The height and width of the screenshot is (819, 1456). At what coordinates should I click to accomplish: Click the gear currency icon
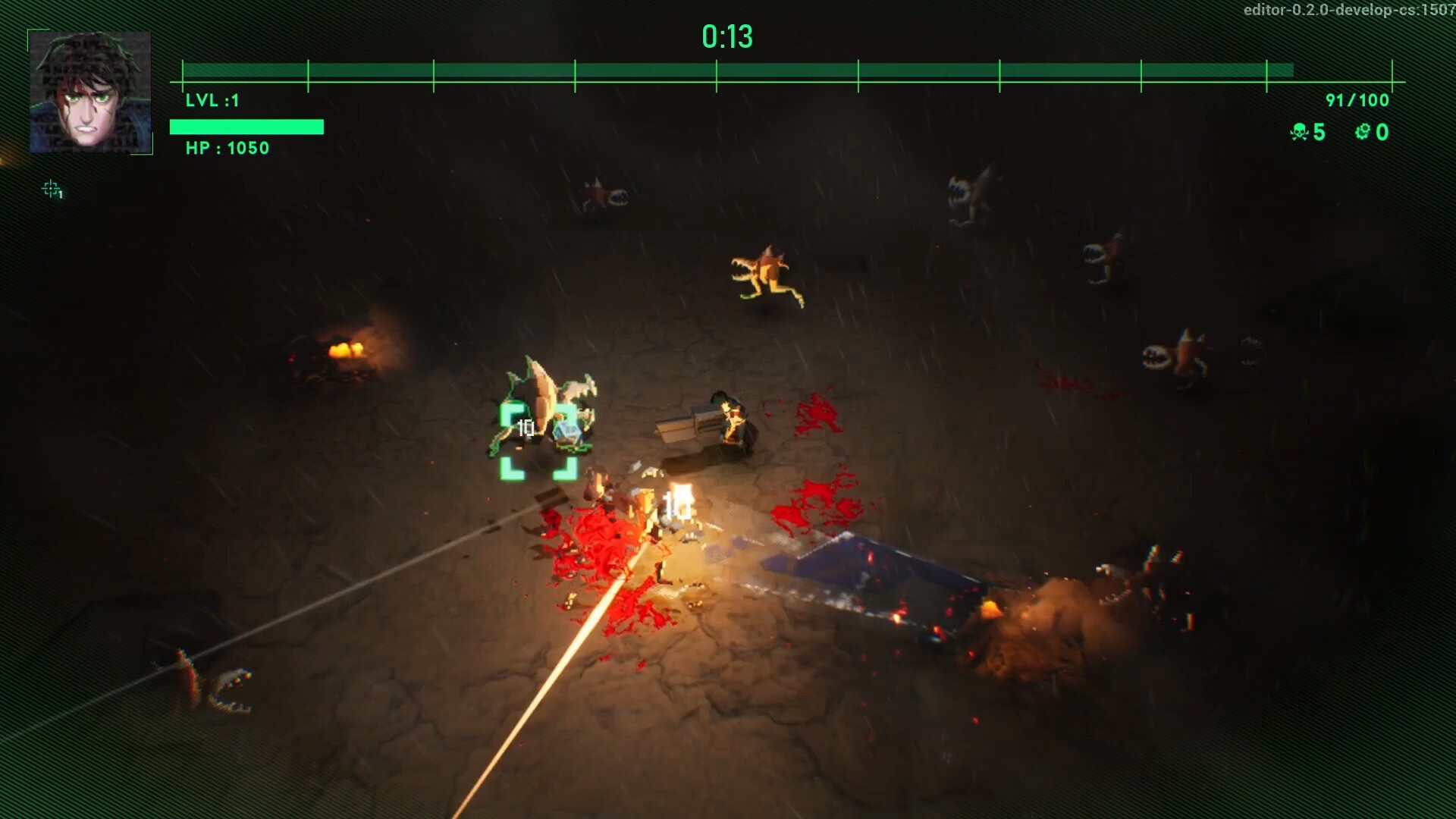(1363, 133)
